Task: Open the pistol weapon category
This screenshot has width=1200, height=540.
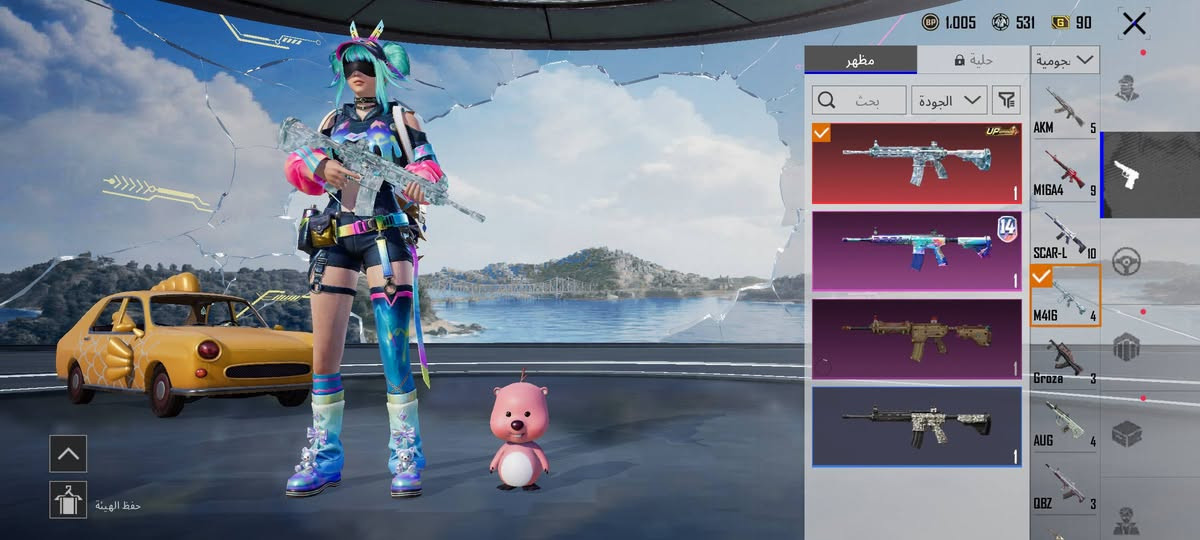Action: coord(1127,174)
